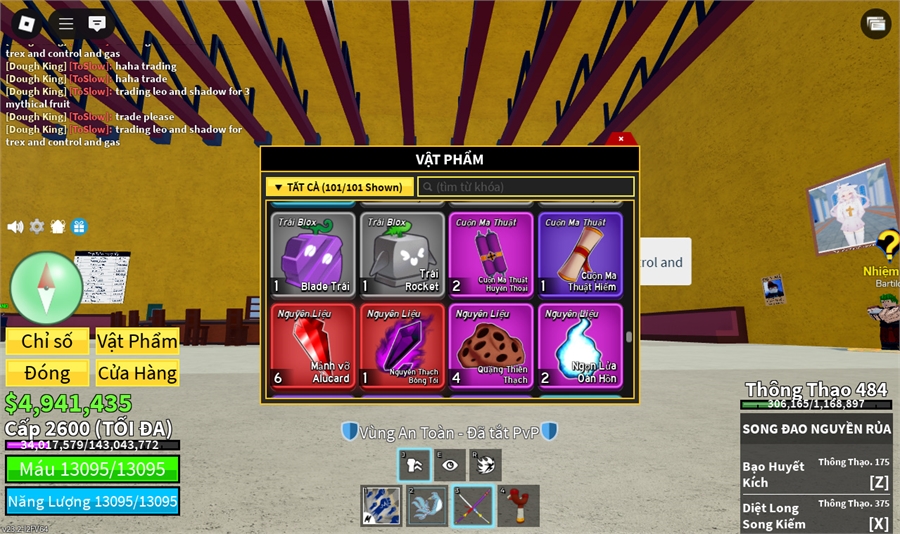Open the Cửa Hàng shop

(x=137, y=373)
